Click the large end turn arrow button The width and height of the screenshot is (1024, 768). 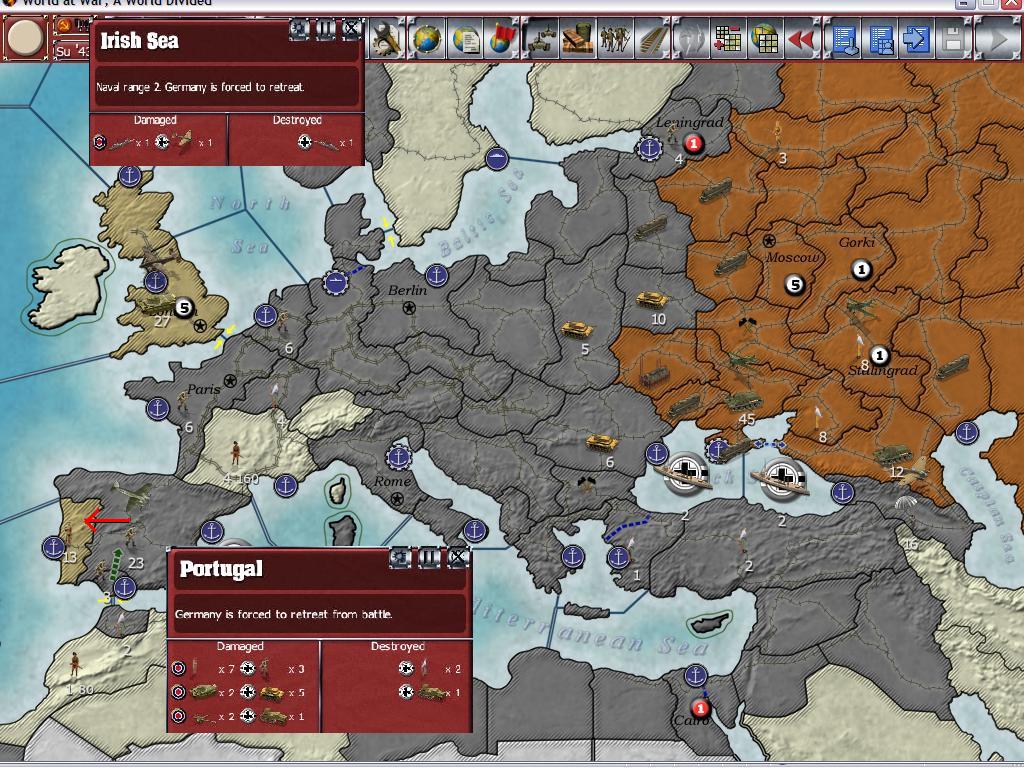(x=996, y=40)
